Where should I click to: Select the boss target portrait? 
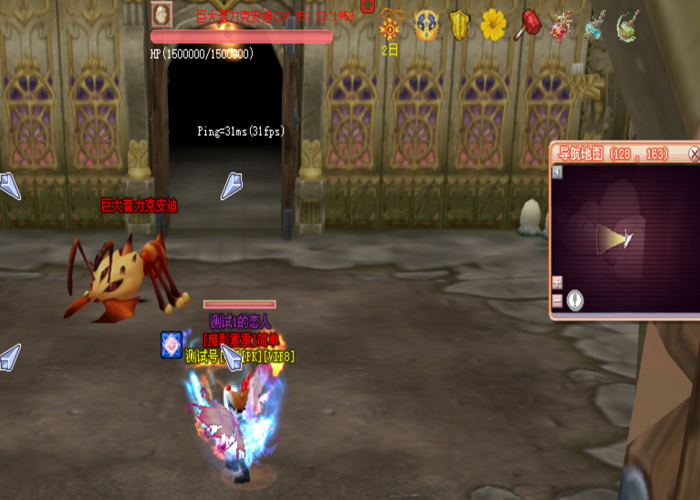[x=162, y=15]
